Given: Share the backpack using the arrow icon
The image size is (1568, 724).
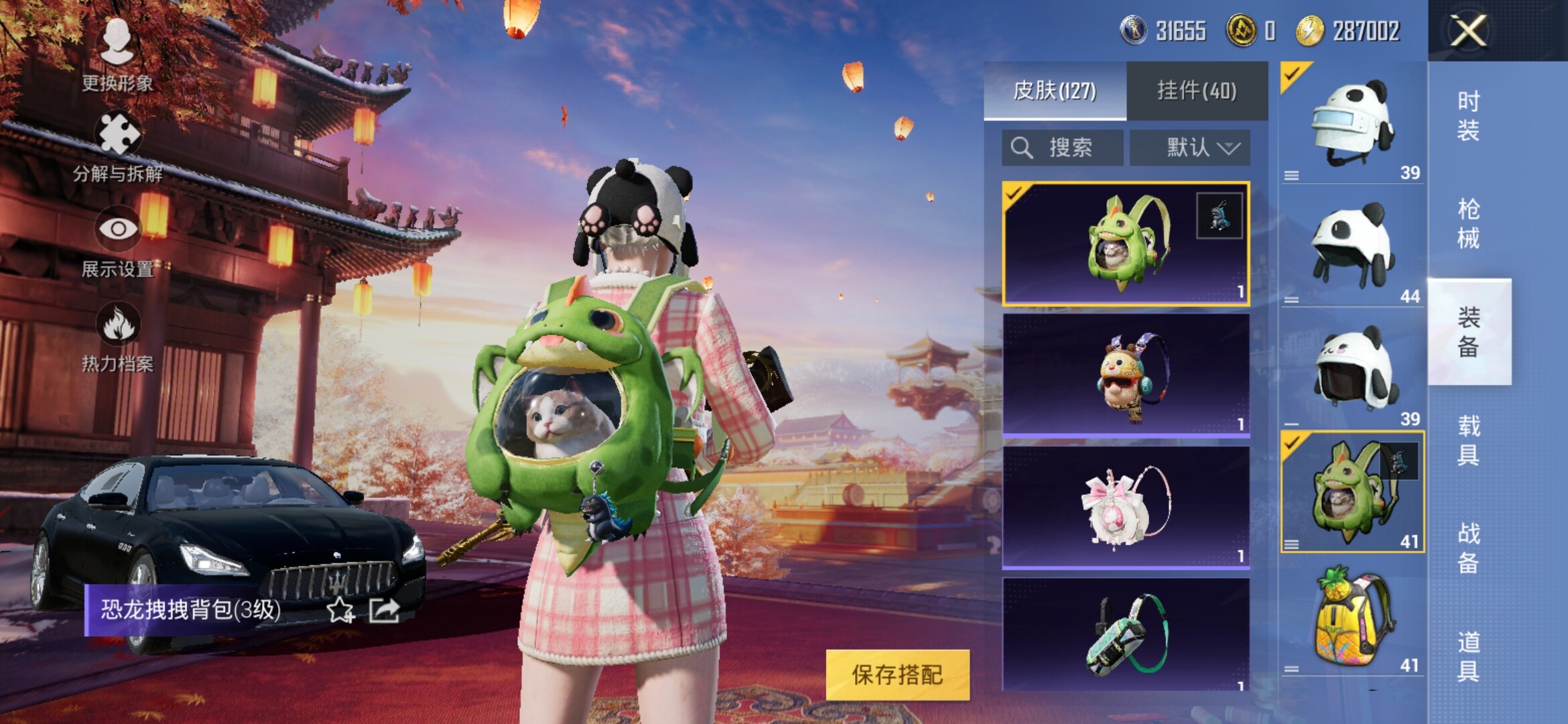Looking at the screenshot, I should pyautogui.click(x=385, y=610).
